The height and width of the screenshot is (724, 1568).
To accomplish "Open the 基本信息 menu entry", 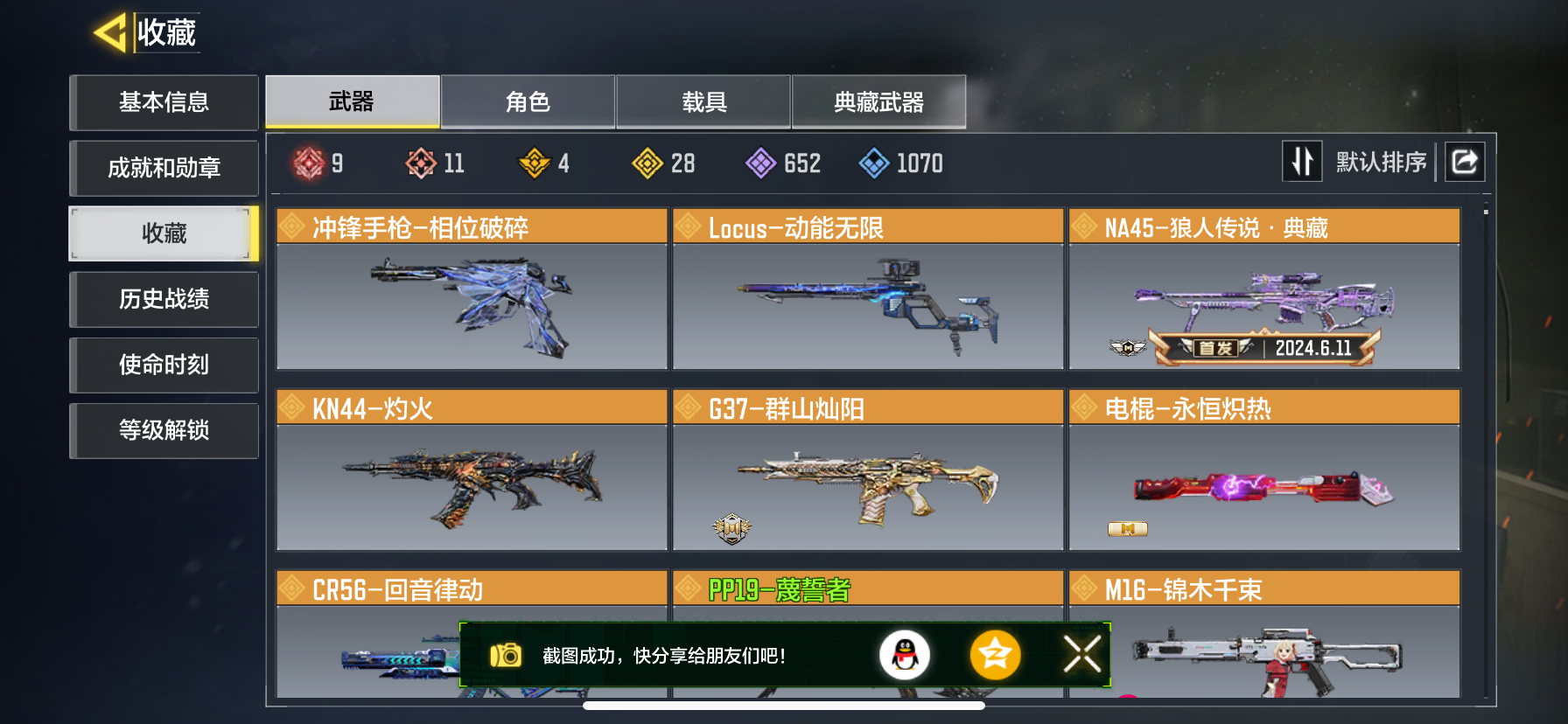I will point(164,102).
